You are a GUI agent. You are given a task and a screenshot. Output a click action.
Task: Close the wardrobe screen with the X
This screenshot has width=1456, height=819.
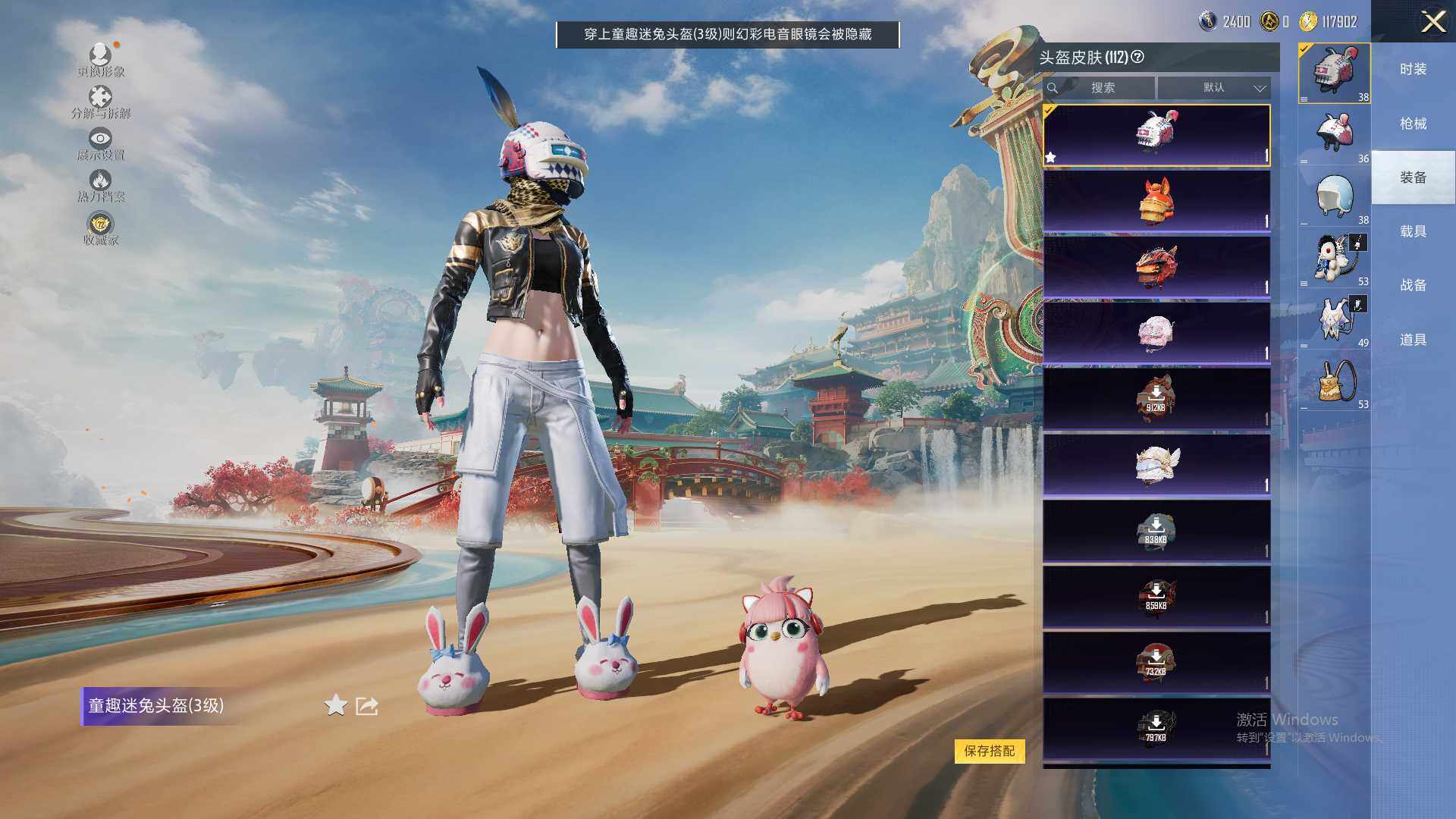pyautogui.click(x=1432, y=21)
